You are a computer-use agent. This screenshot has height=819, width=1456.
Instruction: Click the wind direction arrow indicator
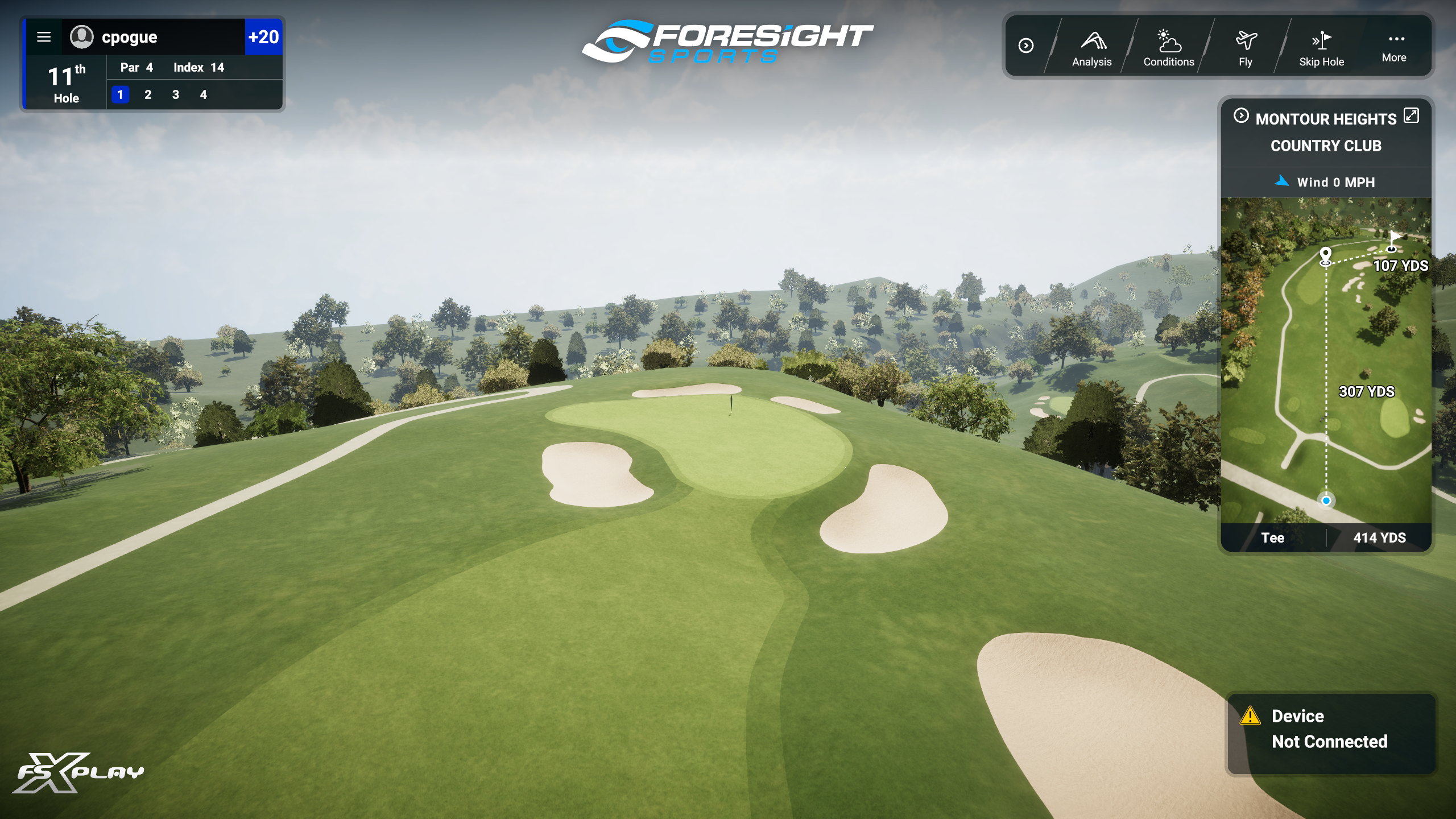tap(1281, 182)
